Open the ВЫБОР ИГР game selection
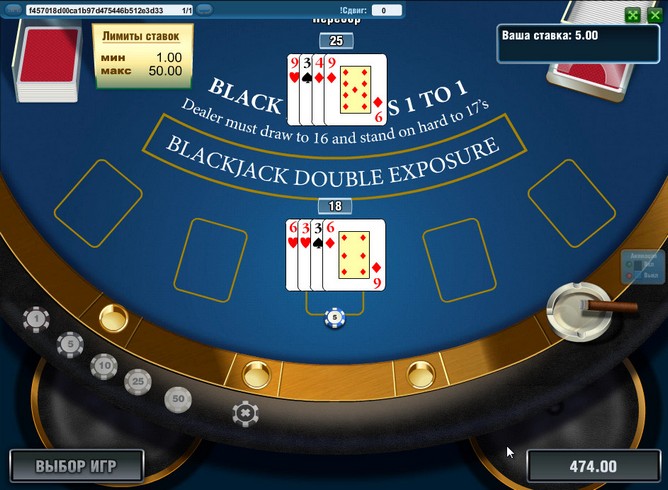This screenshot has height=490, width=668. [x=77, y=465]
